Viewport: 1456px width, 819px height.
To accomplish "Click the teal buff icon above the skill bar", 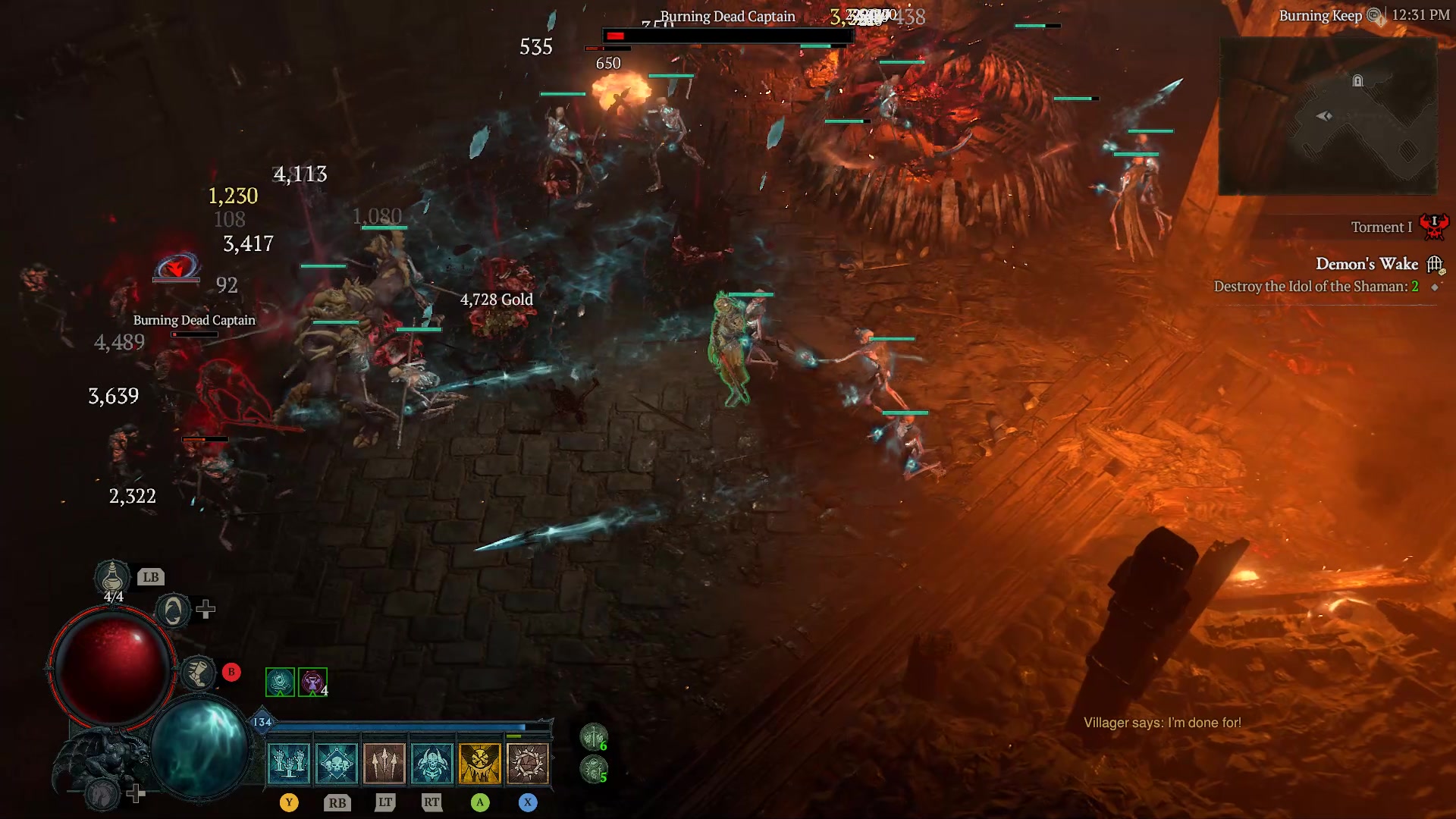I will (279, 681).
